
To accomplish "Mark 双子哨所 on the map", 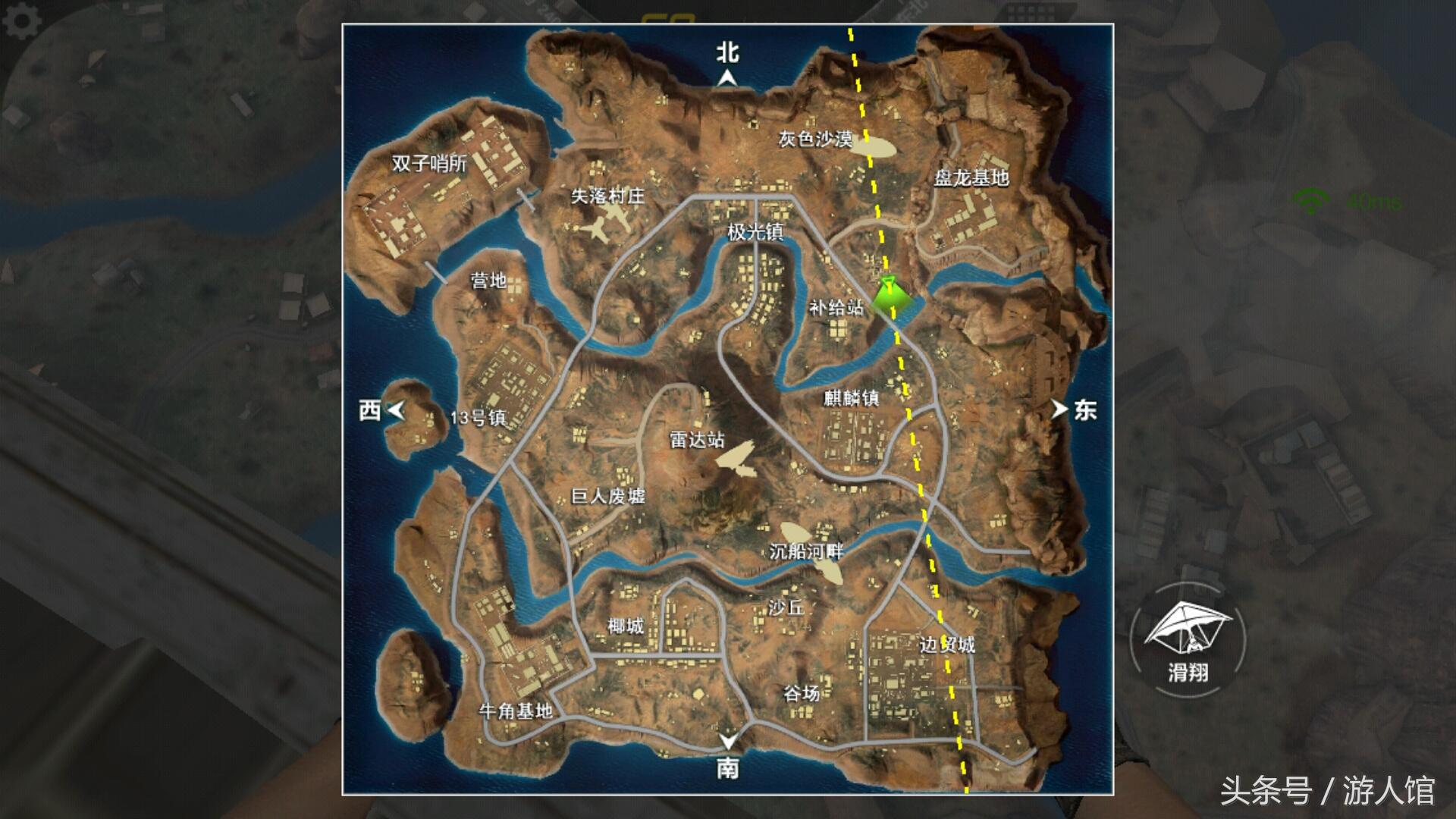I will pyautogui.click(x=429, y=163).
